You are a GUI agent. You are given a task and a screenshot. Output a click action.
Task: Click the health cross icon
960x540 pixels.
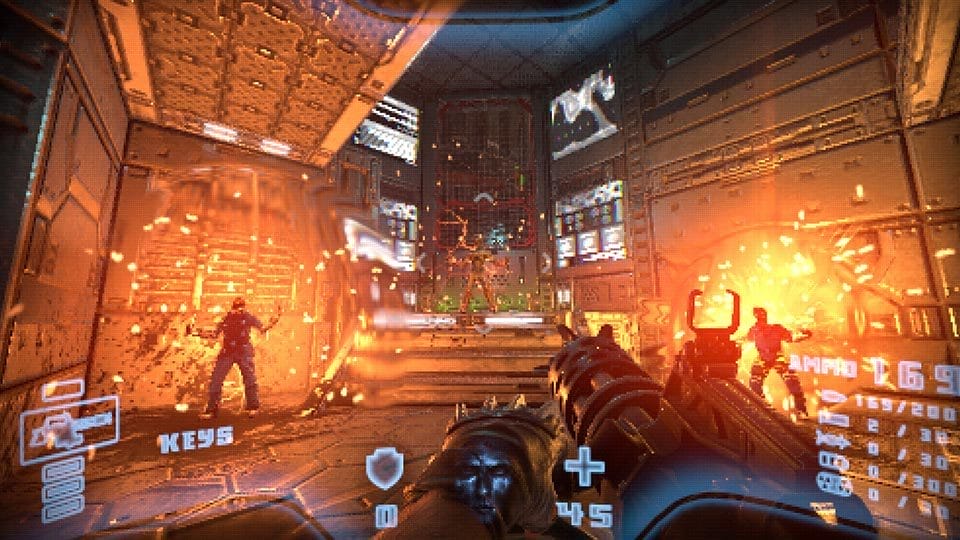click(x=584, y=467)
